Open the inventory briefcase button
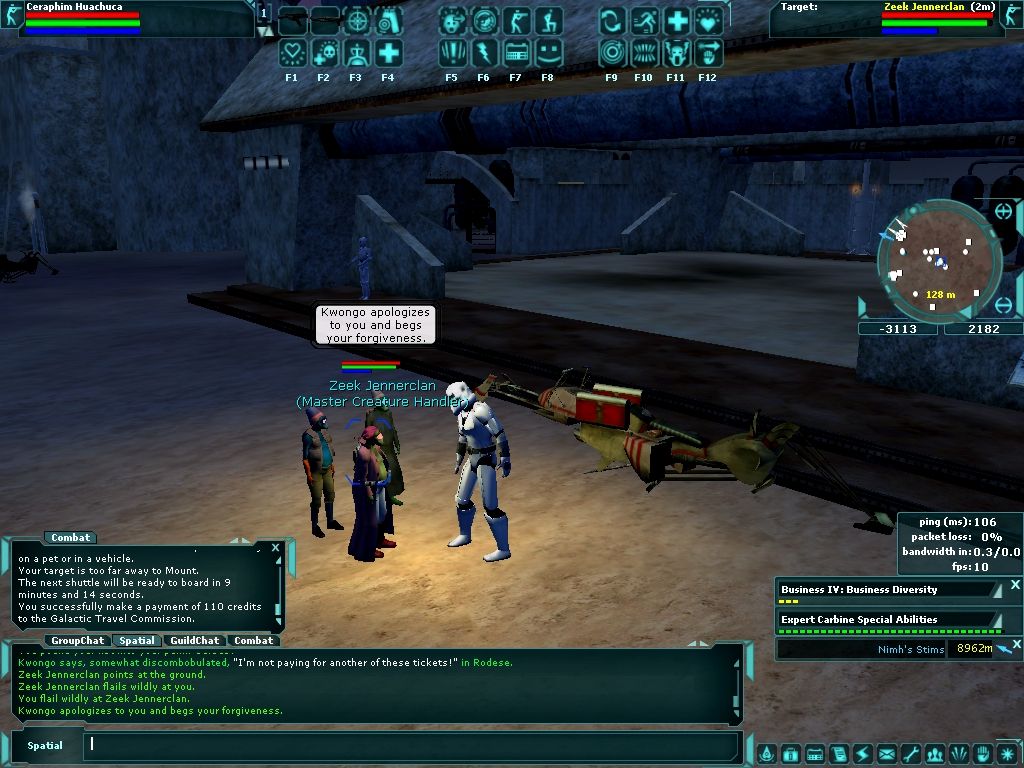Viewport: 1024px width, 768px height. click(x=790, y=754)
